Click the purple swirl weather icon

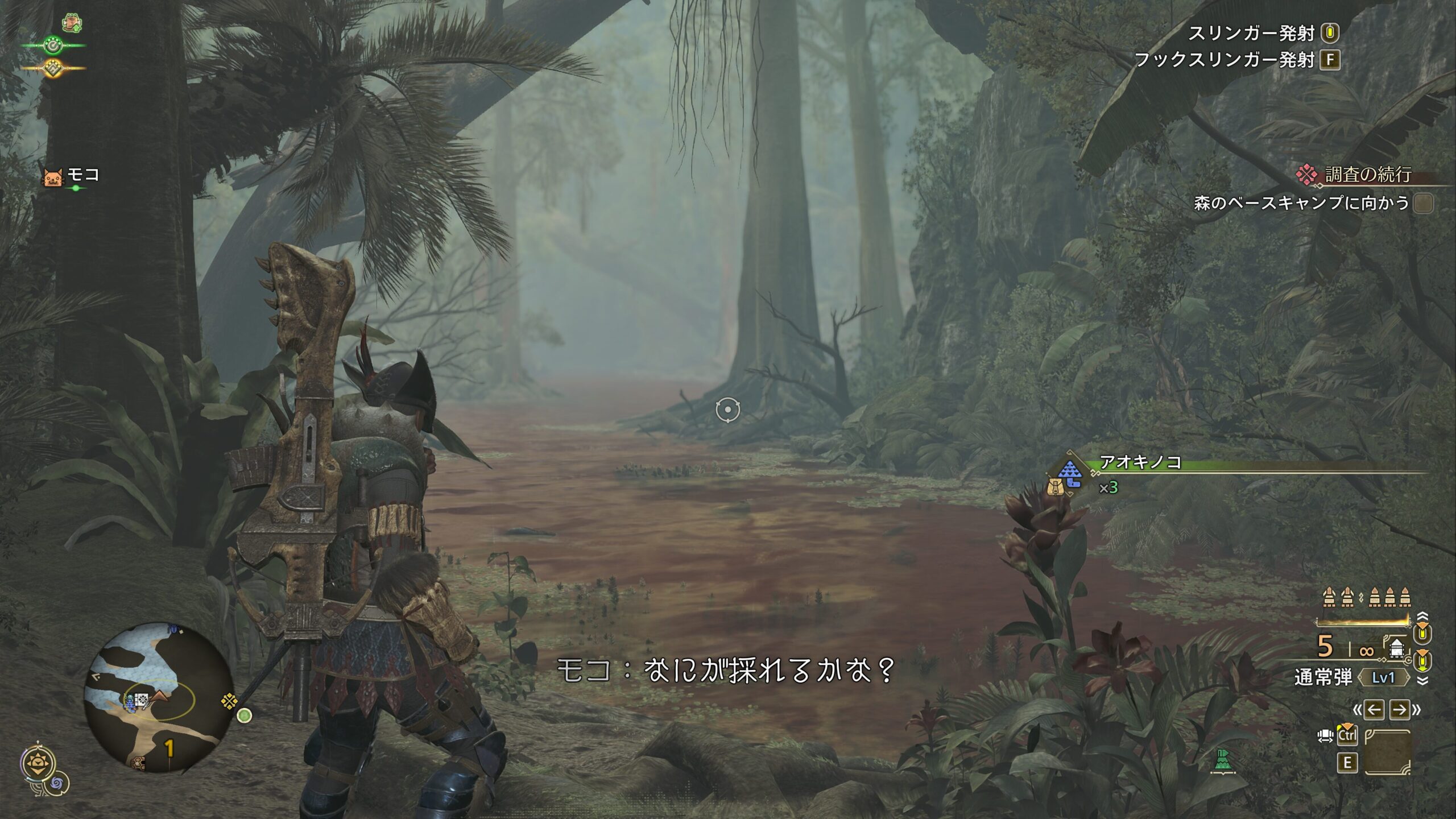point(57,784)
